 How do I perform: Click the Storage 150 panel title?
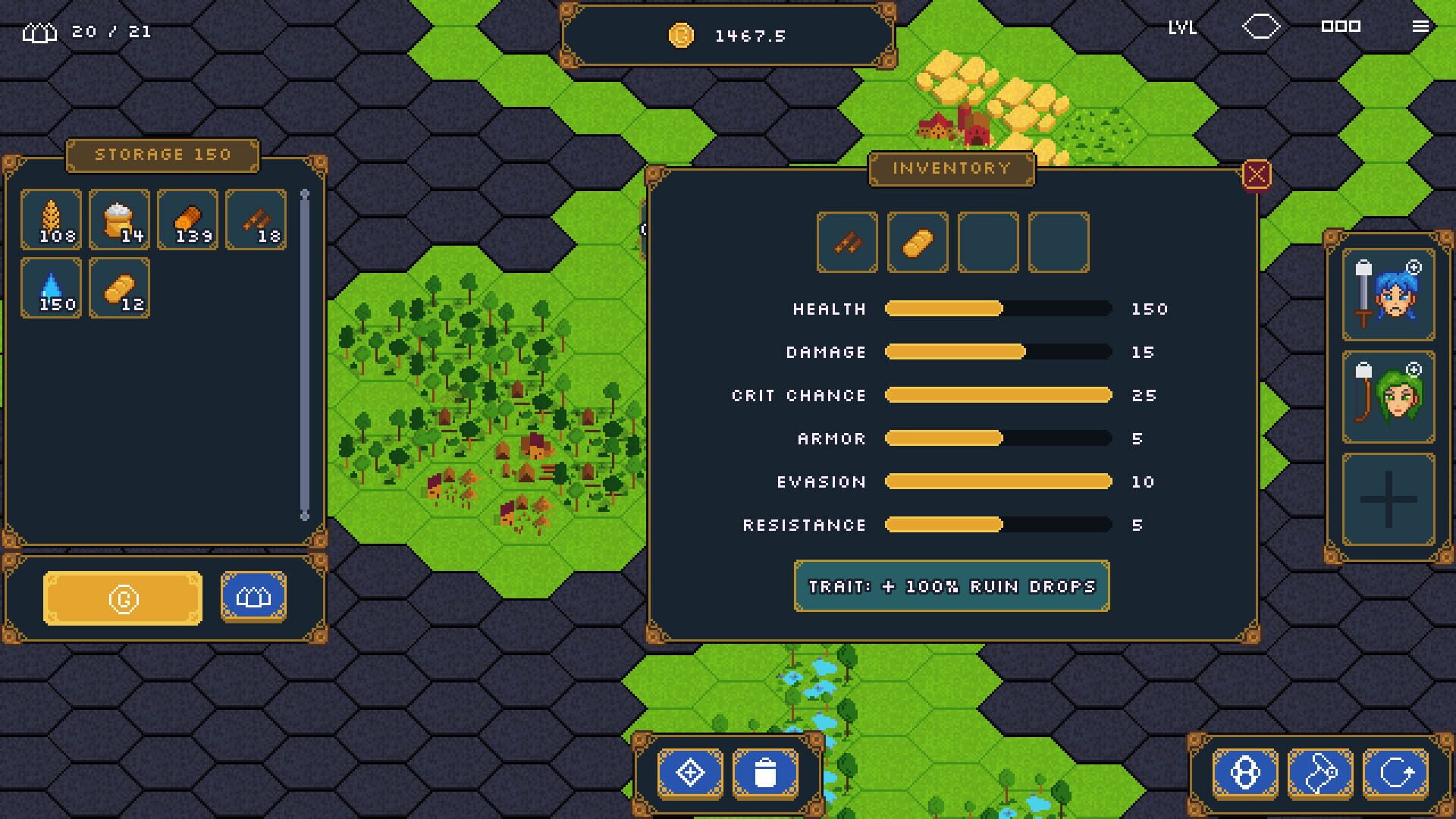(x=162, y=154)
